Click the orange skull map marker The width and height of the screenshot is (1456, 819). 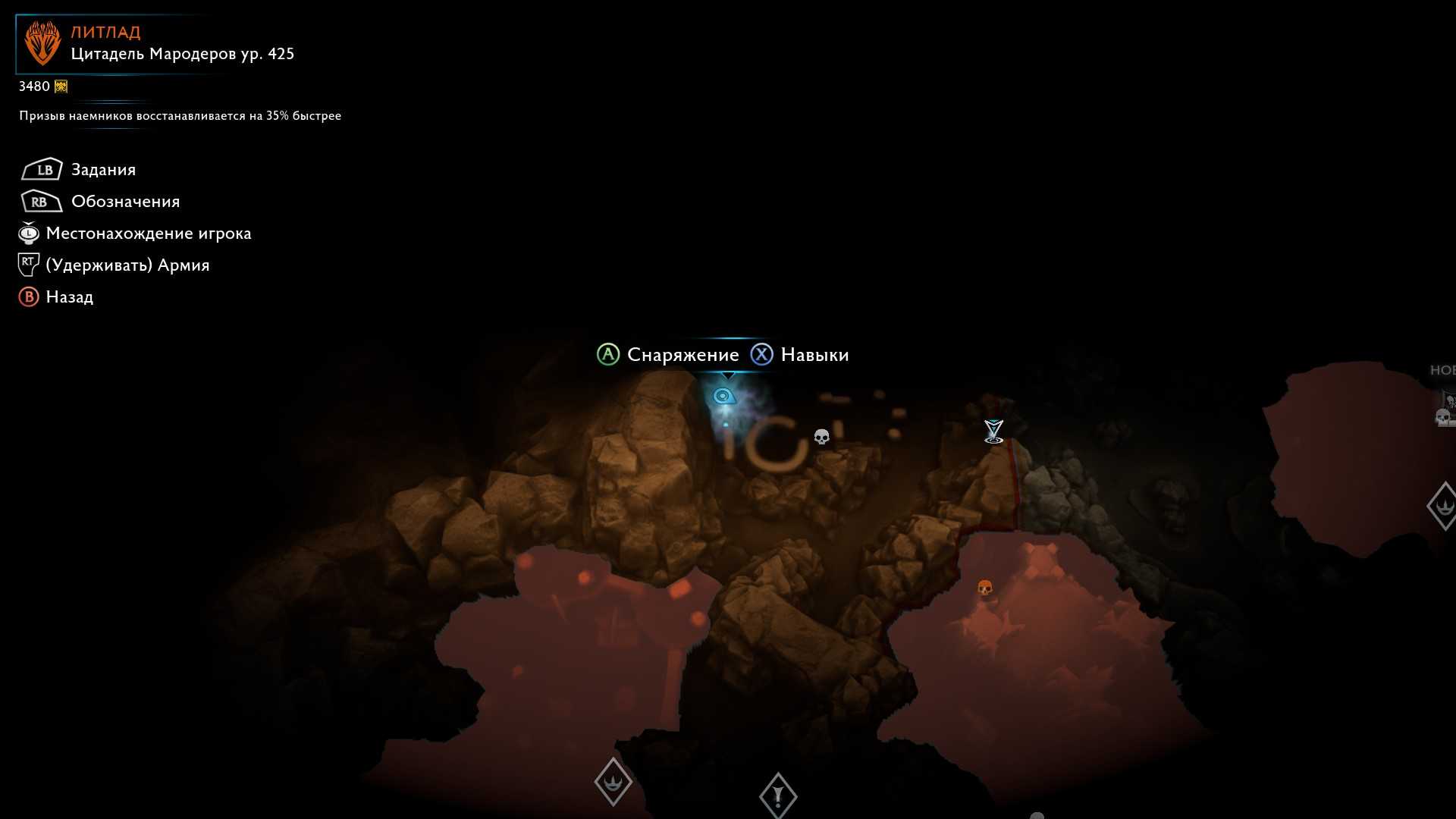(984, 588)
